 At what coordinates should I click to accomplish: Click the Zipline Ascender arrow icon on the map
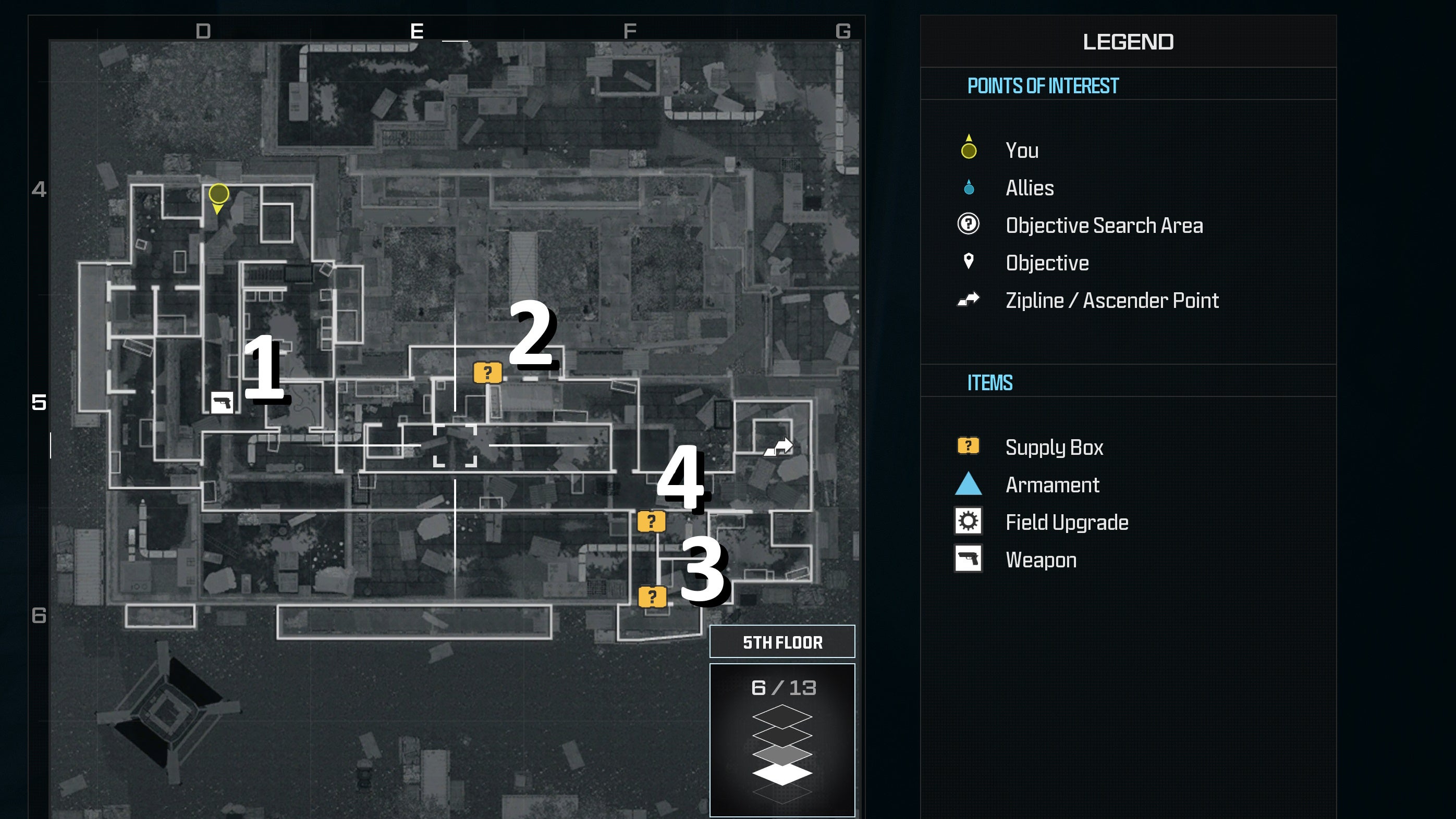[779, 446]
